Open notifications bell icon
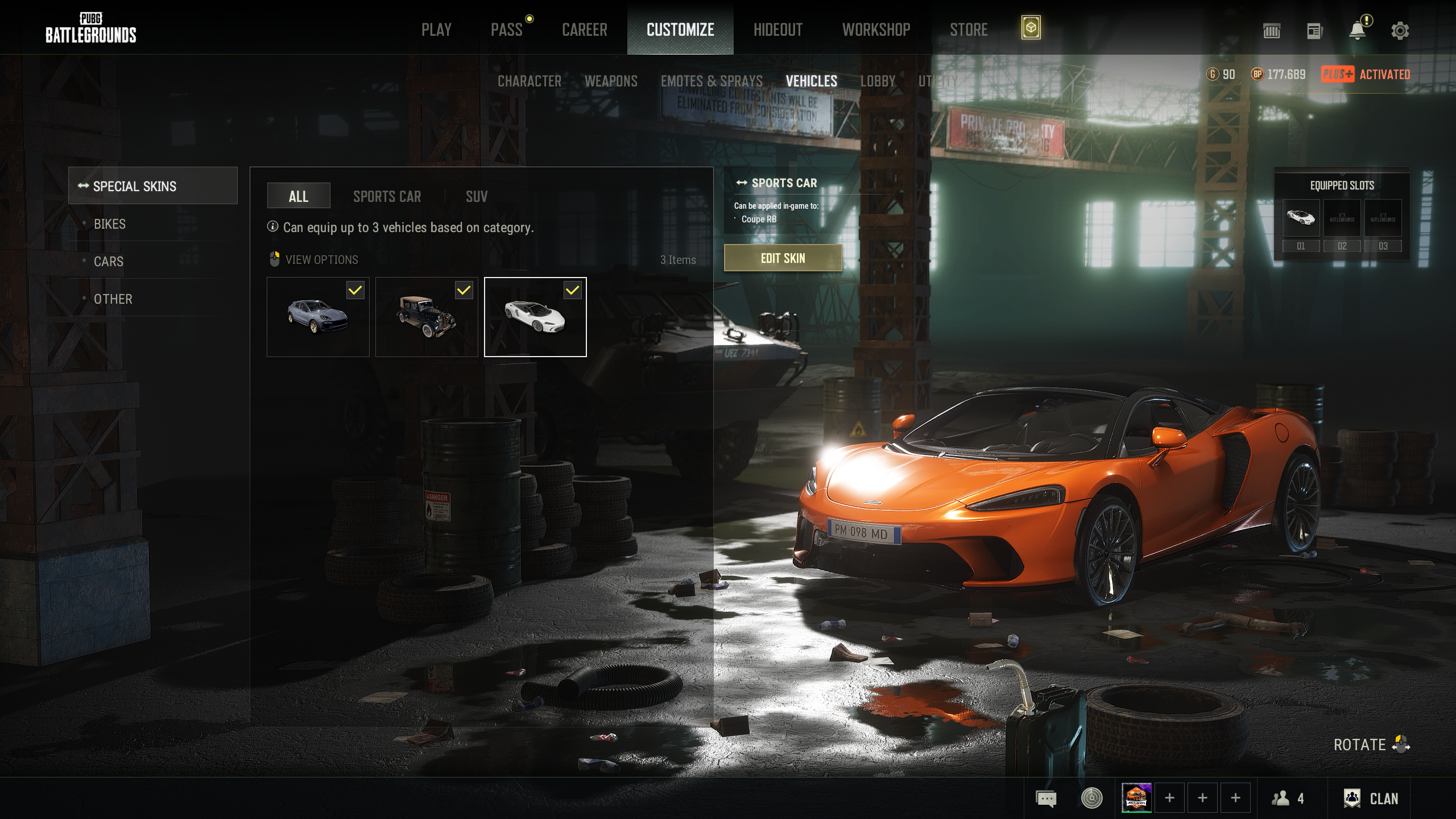 [x=1357, y=31]
